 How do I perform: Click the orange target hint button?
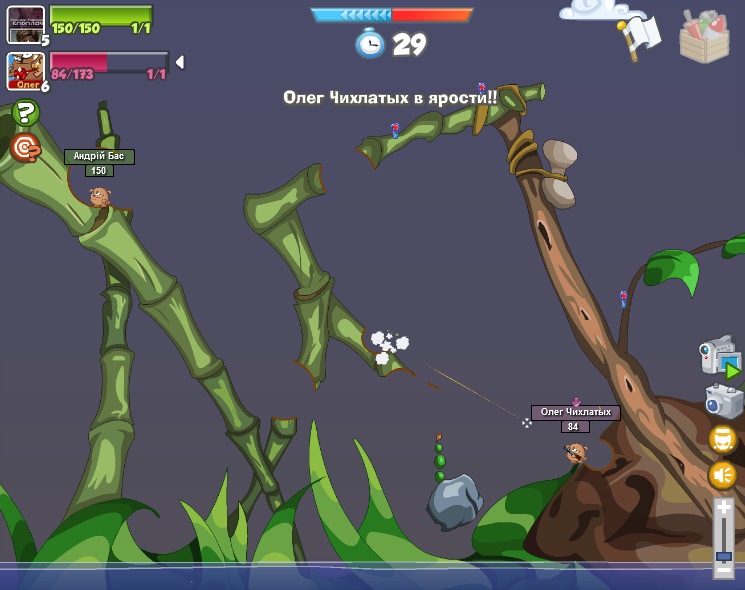tap(25, 148)
